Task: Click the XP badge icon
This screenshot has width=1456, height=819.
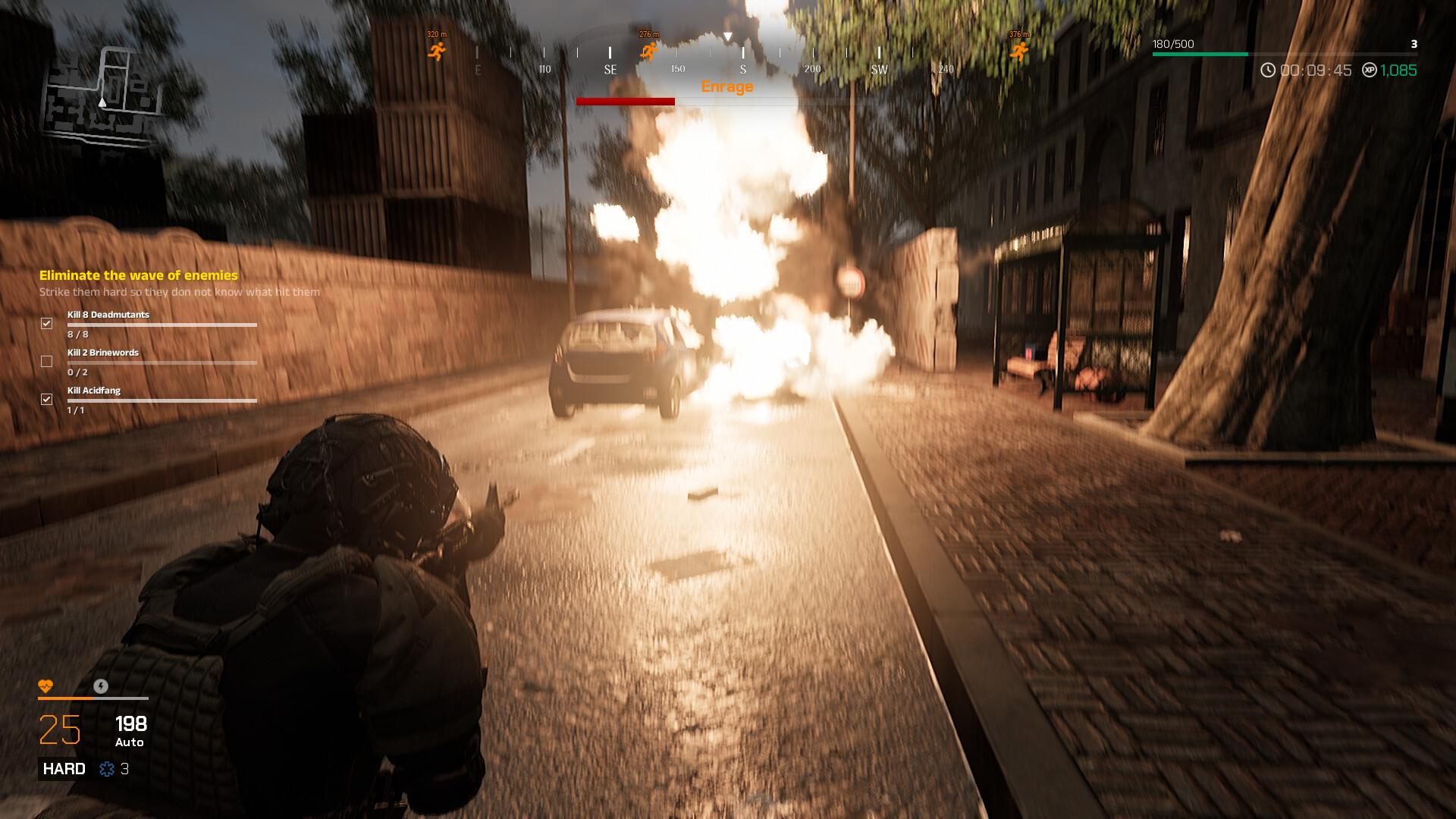Action: [1369, 71]
